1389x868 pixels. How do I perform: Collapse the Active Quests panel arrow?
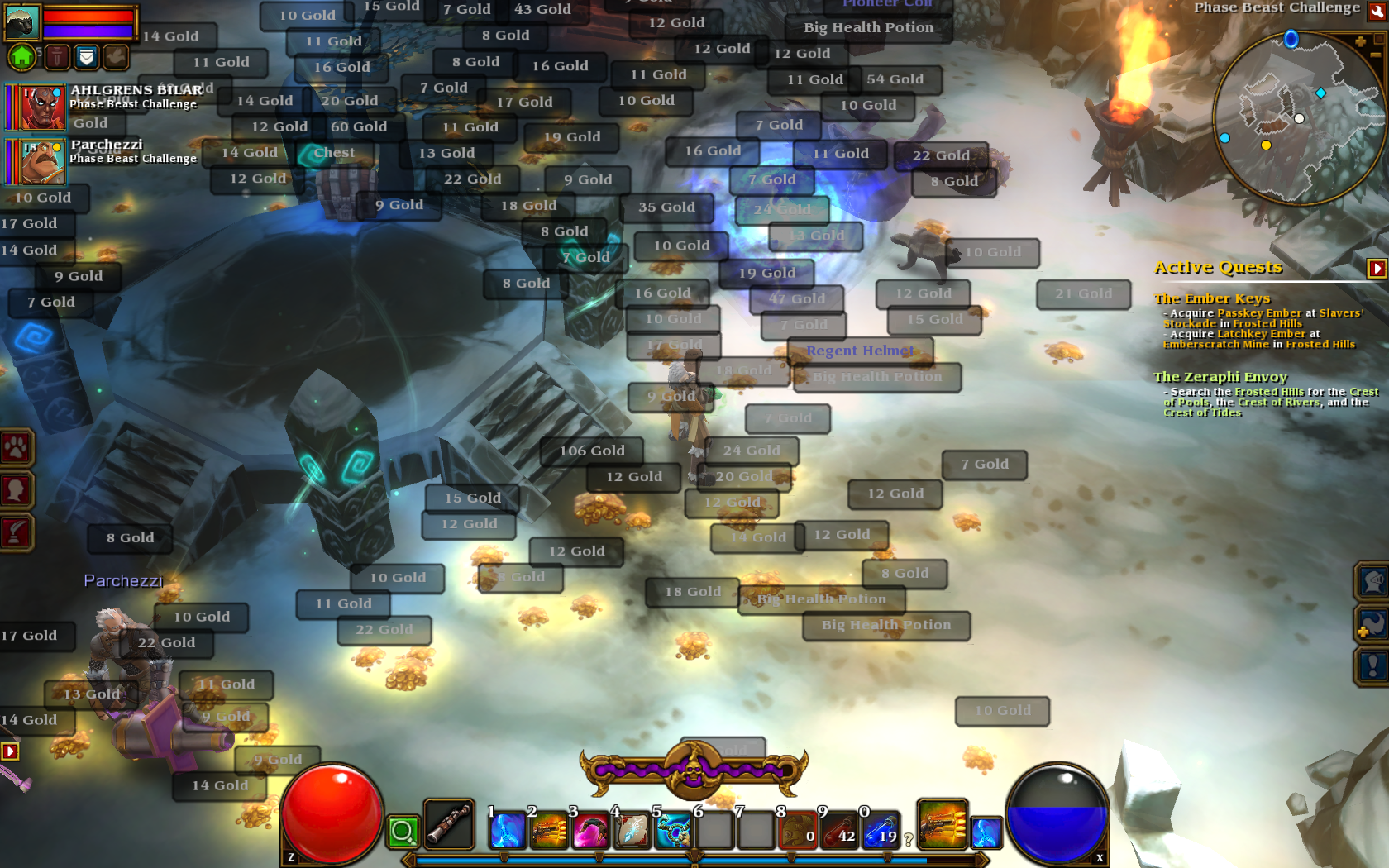pyautogui.click(x=1377, y=268)
